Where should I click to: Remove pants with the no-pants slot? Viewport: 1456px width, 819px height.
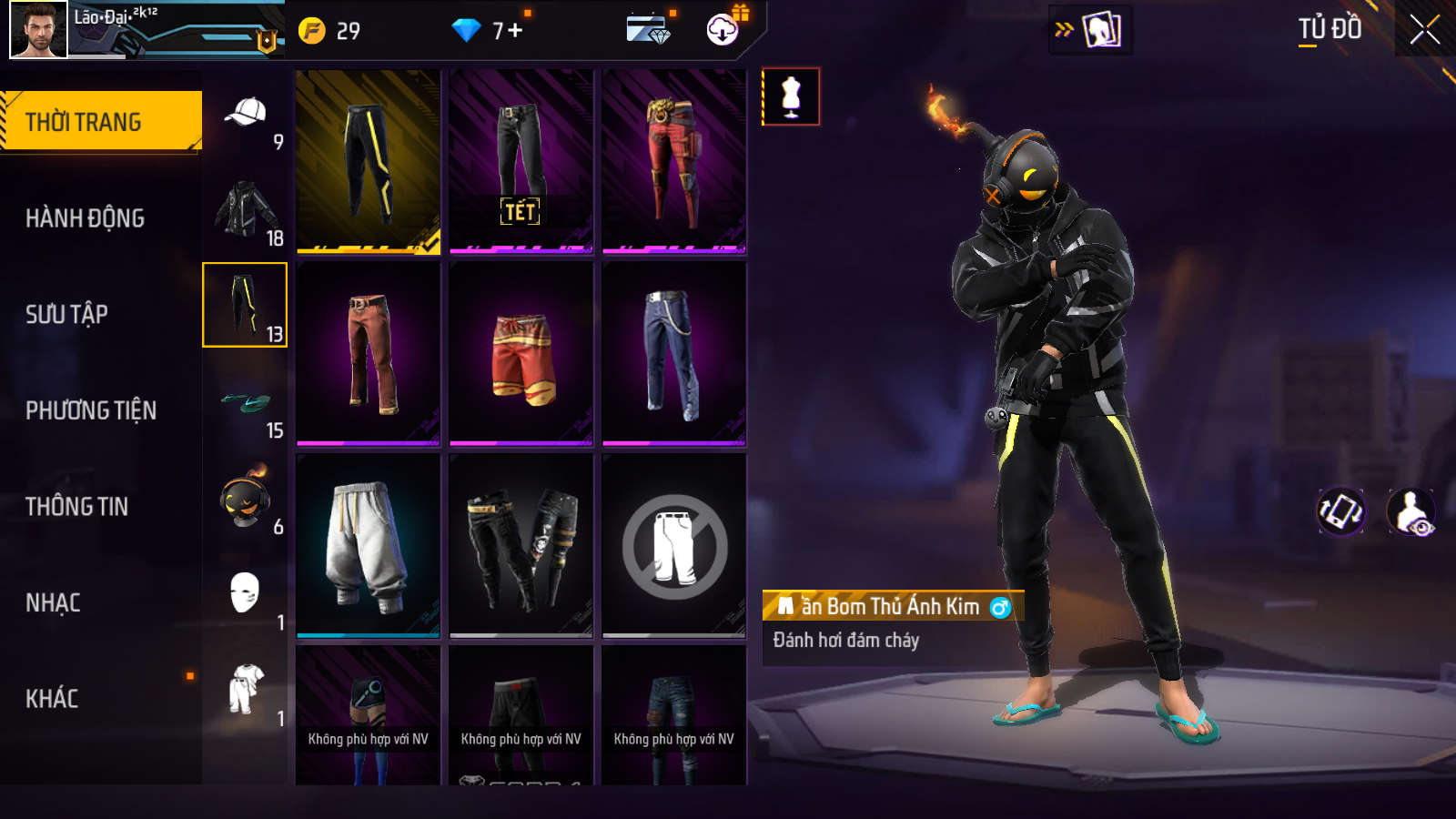click(x=674, y=546)
